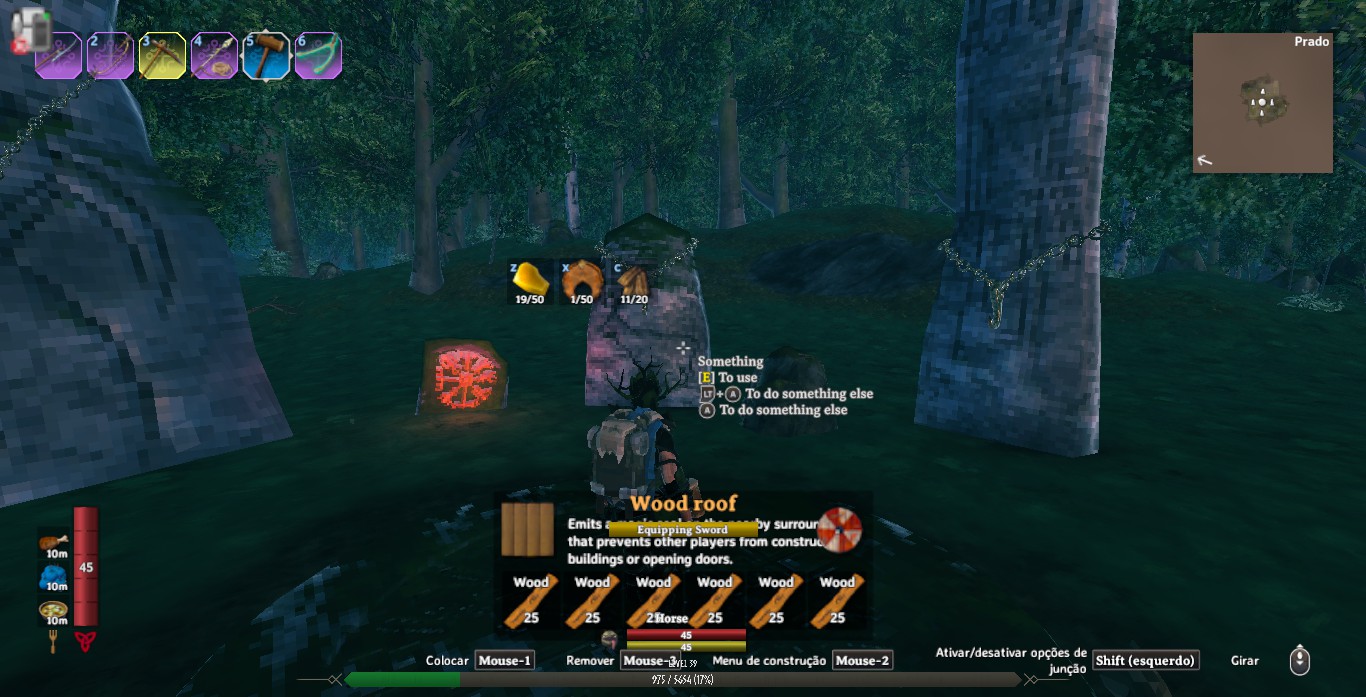The width and height of the screenshot is (1366, 697).
Task: Select the pickaxe in hotbar slot 3
Action: (x=162, y=56)
